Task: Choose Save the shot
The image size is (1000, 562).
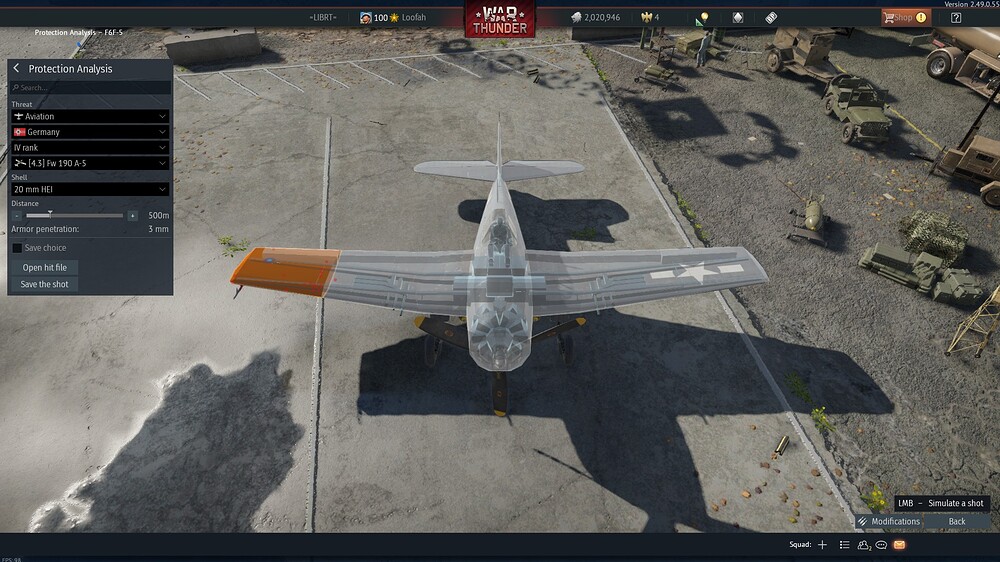Action: 46,284
